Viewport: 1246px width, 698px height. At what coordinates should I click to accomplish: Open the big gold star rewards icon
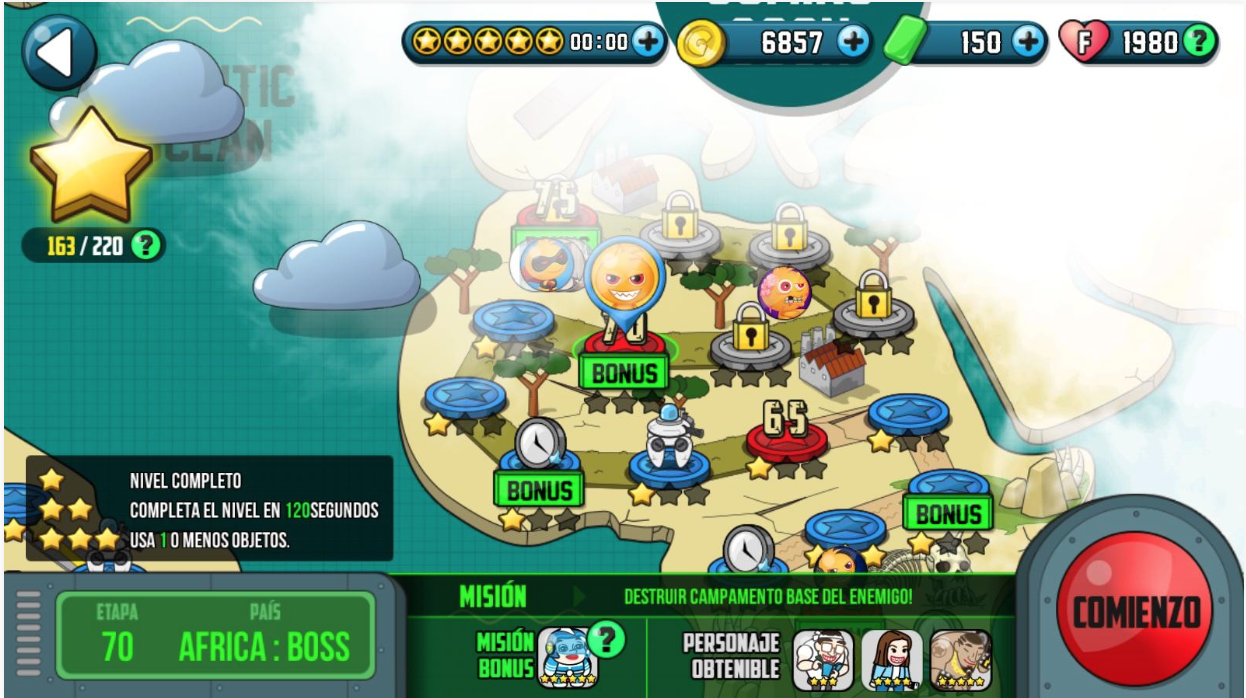pyautogui.click(x=90, y=165)
